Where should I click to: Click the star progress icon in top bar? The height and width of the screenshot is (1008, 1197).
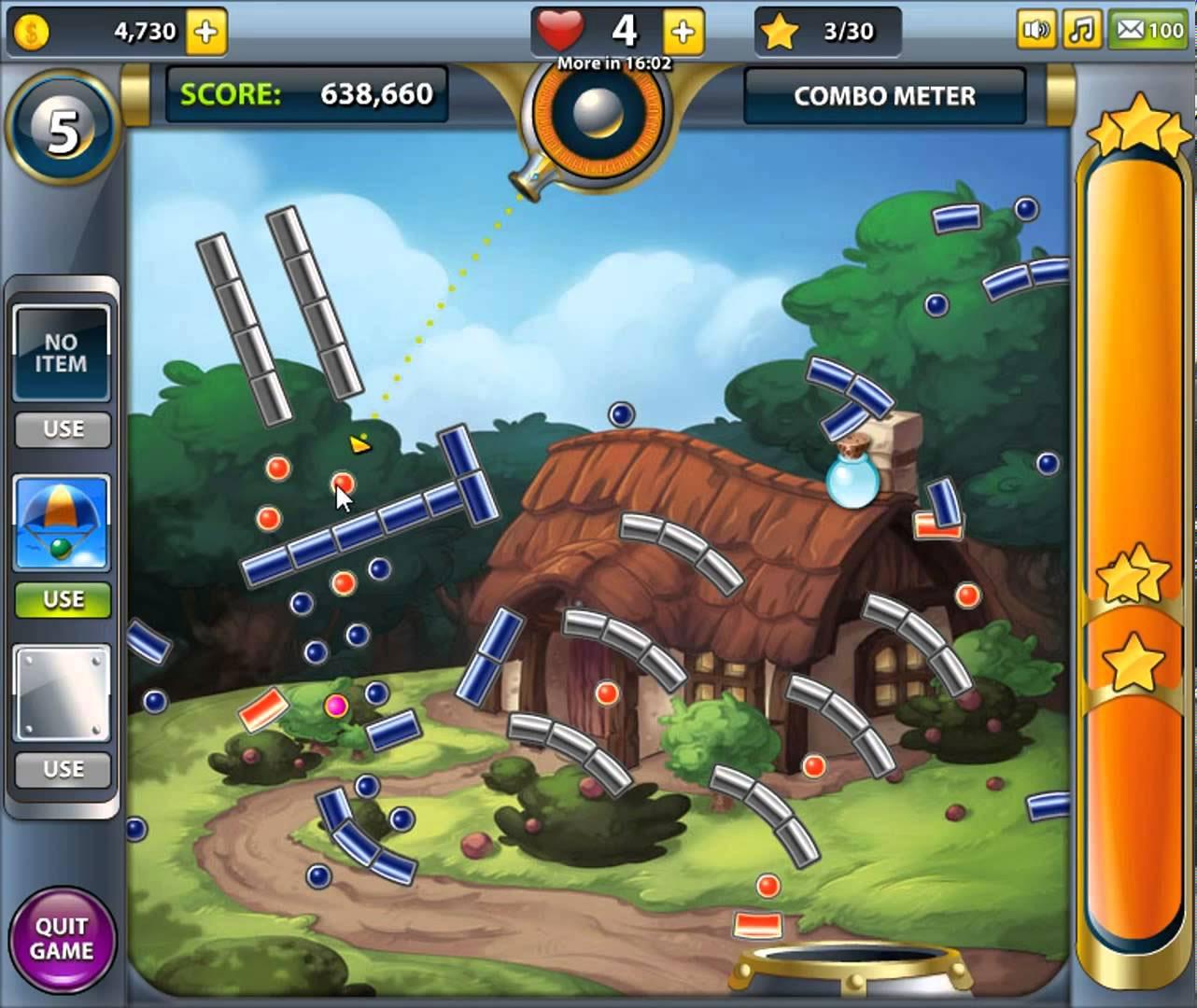[x=779, y=33]
